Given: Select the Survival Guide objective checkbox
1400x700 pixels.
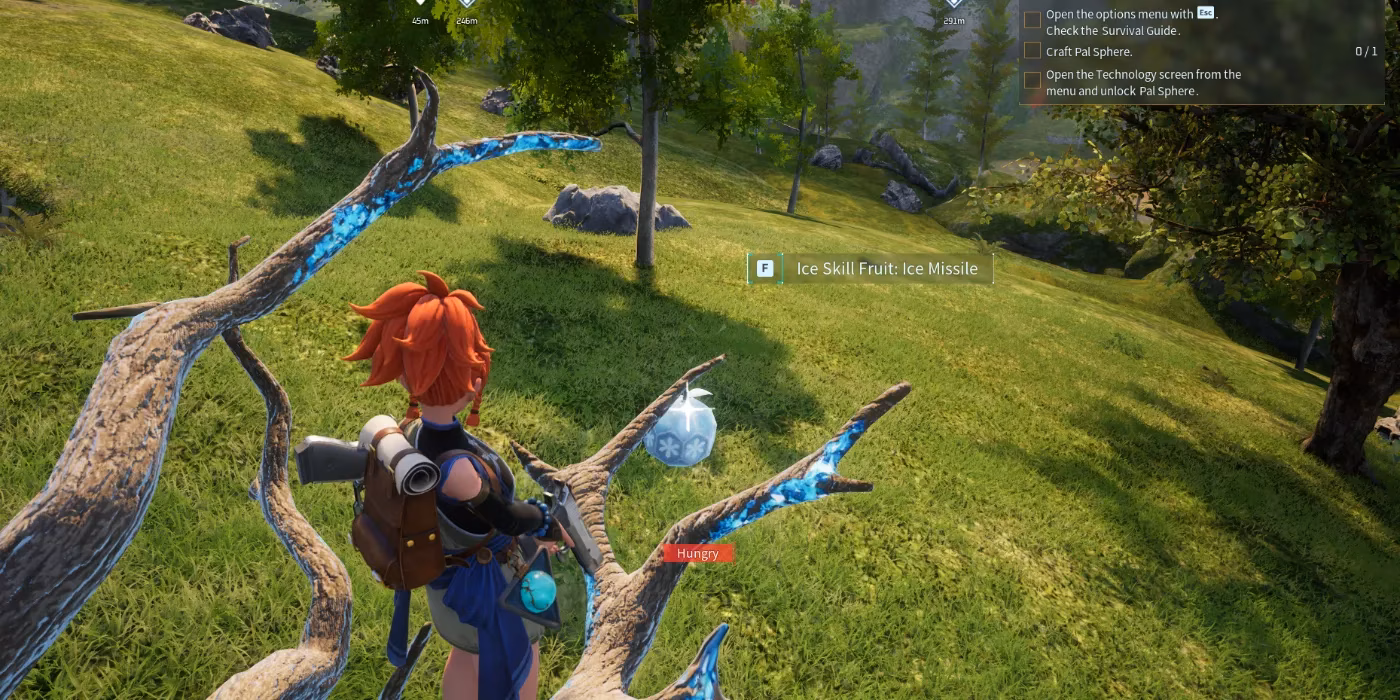Looking at the screenshot, I should coord(1032,20).
